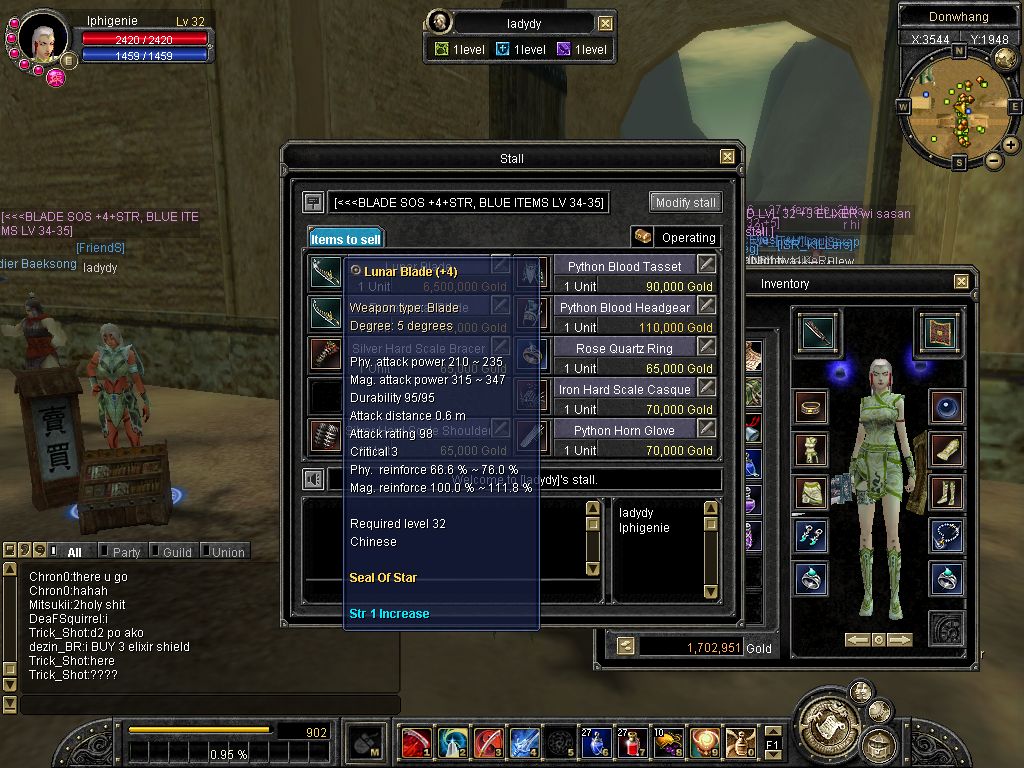This screenshot has width=1024, height=768.
Task: Select the Python Horn Glove listing
Action: pyautogui.click(x=624, y=430)
